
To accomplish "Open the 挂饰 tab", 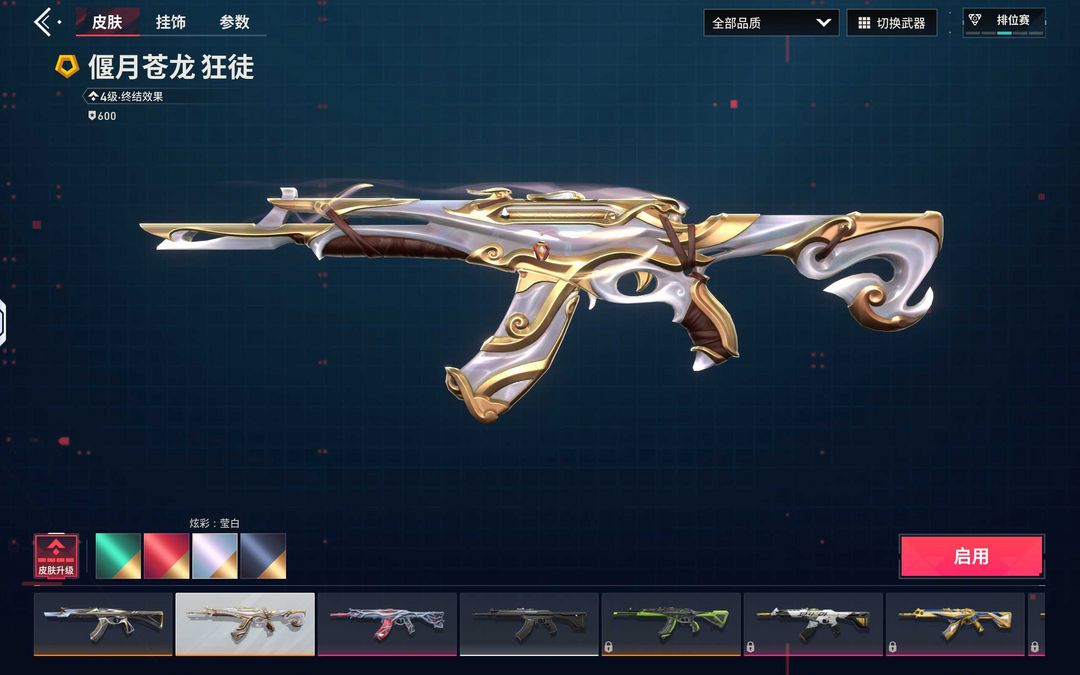I will 171,22.
